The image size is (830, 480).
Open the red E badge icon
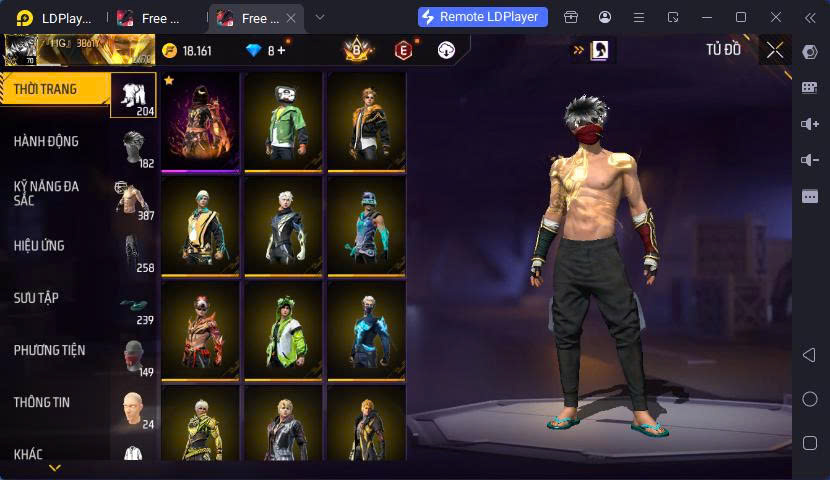tap(403, 50)
